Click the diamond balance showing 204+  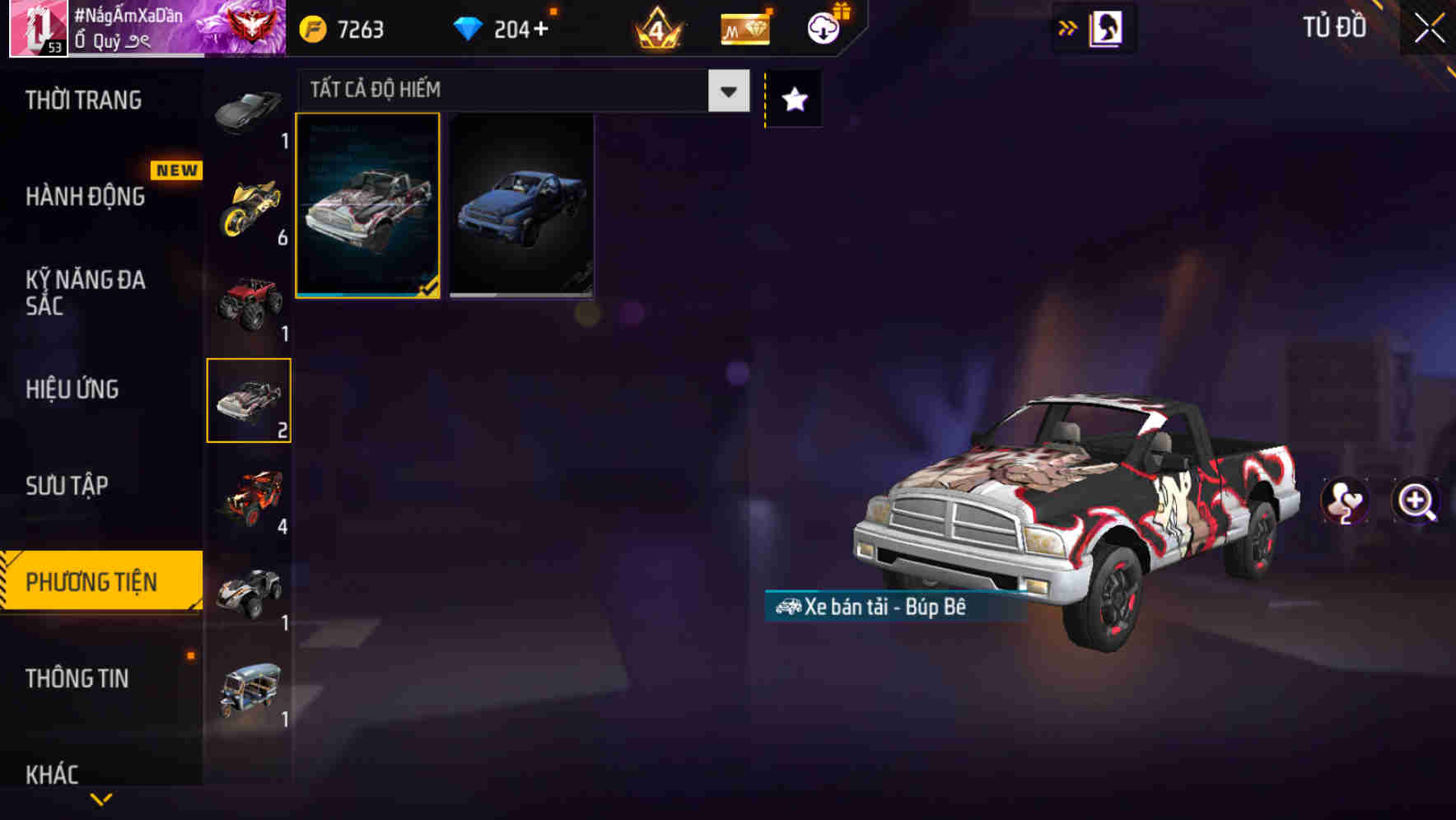502,27
